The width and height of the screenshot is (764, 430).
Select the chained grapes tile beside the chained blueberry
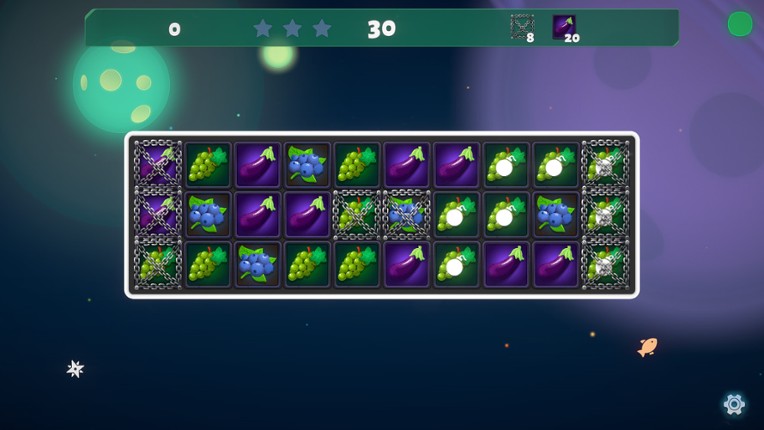[x=356, y=214]
